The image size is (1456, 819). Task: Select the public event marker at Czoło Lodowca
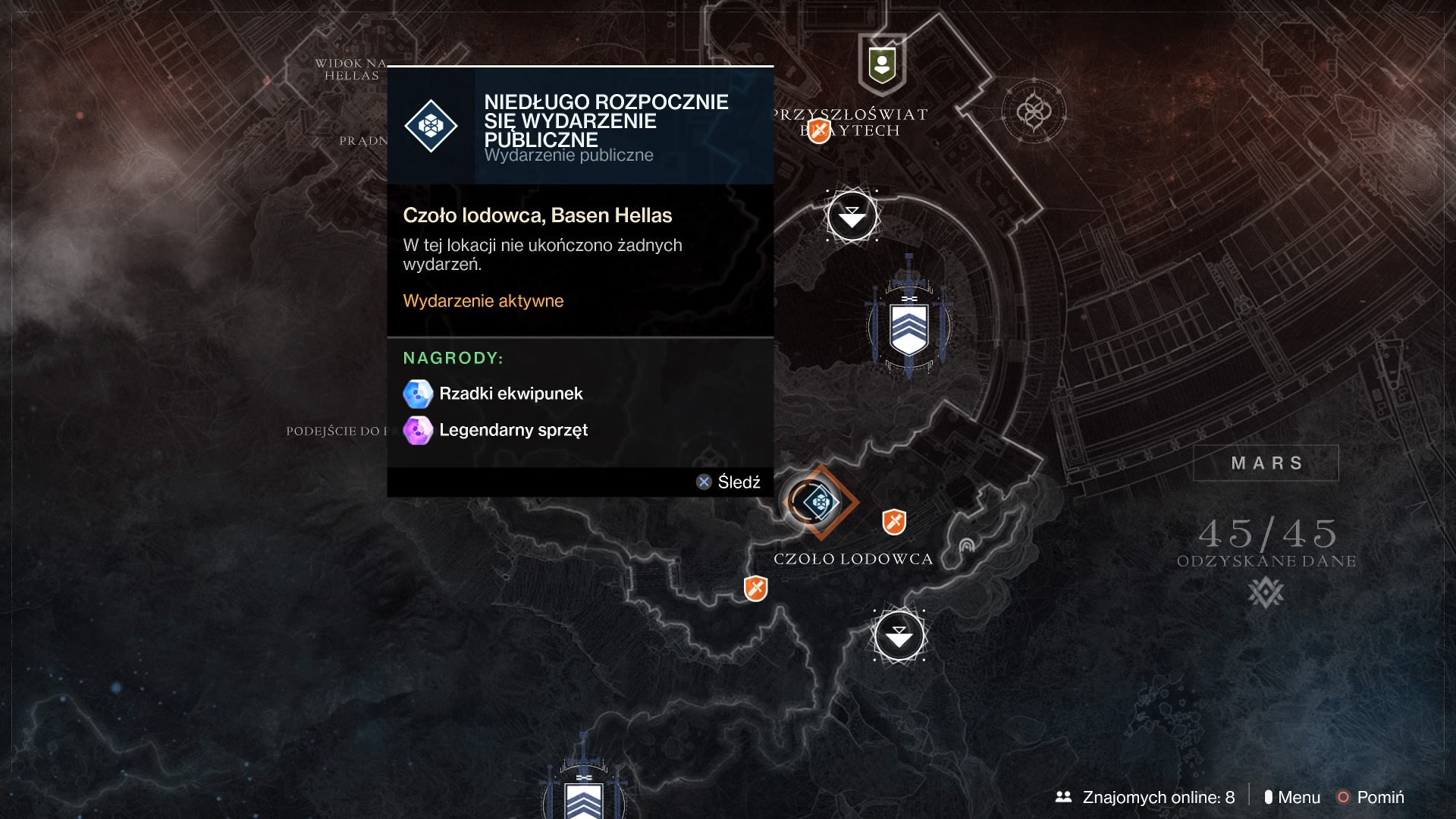click(820, 502)
